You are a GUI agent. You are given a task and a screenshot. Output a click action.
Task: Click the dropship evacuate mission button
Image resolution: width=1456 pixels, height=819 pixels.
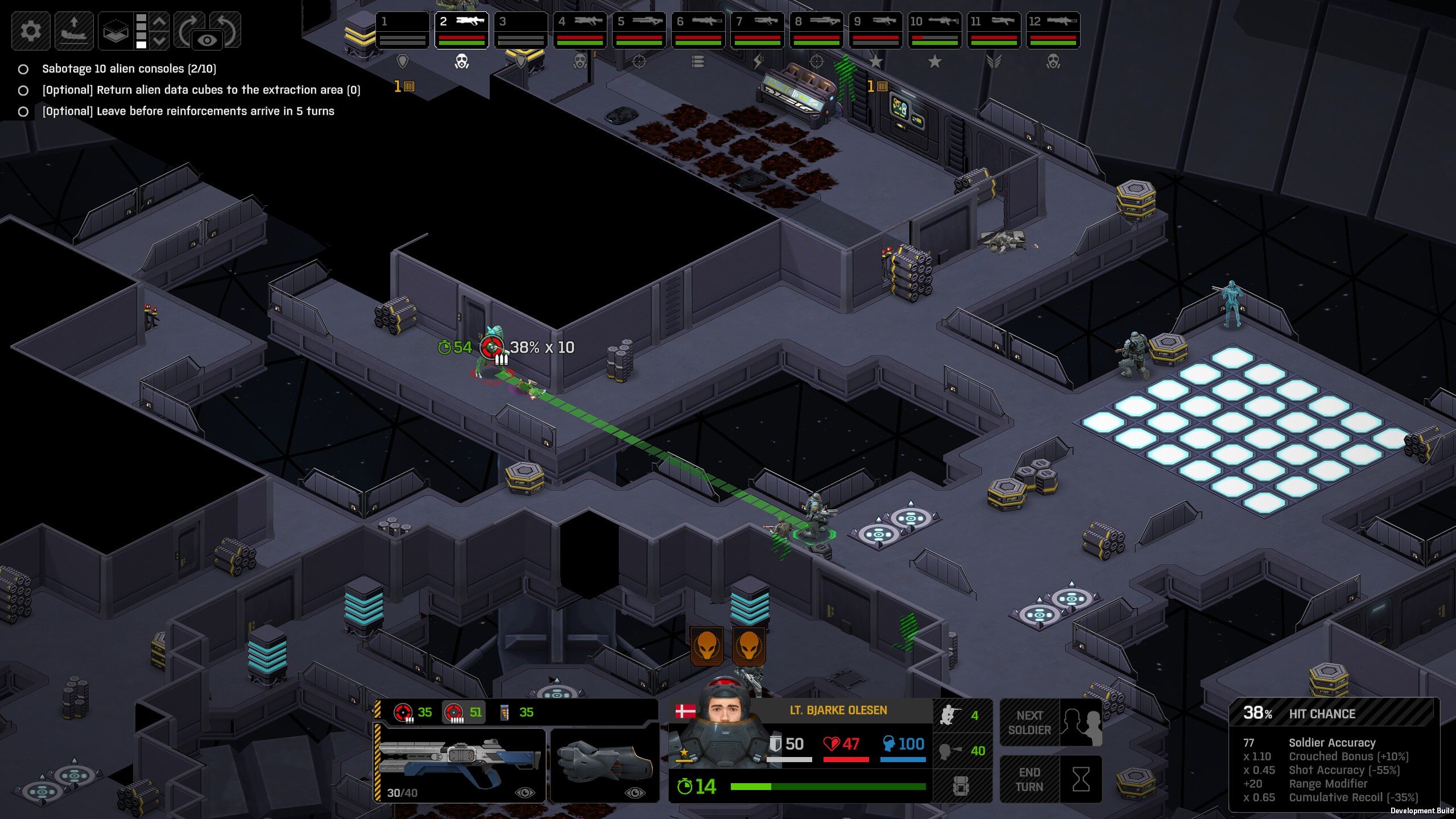(x=74, y=30)
